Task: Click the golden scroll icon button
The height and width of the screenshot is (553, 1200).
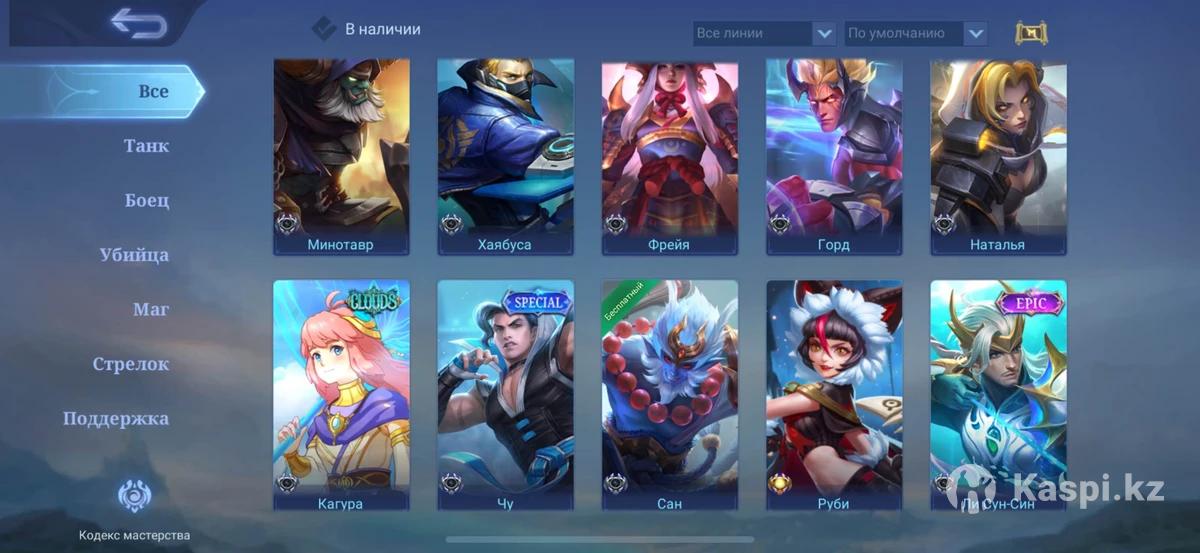Action: (x=1031, y=33)
